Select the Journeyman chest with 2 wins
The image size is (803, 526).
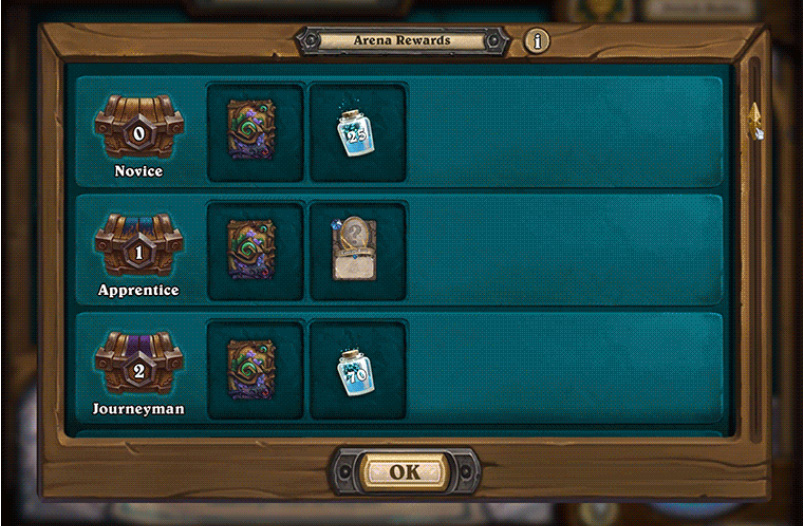pos(139,364)
